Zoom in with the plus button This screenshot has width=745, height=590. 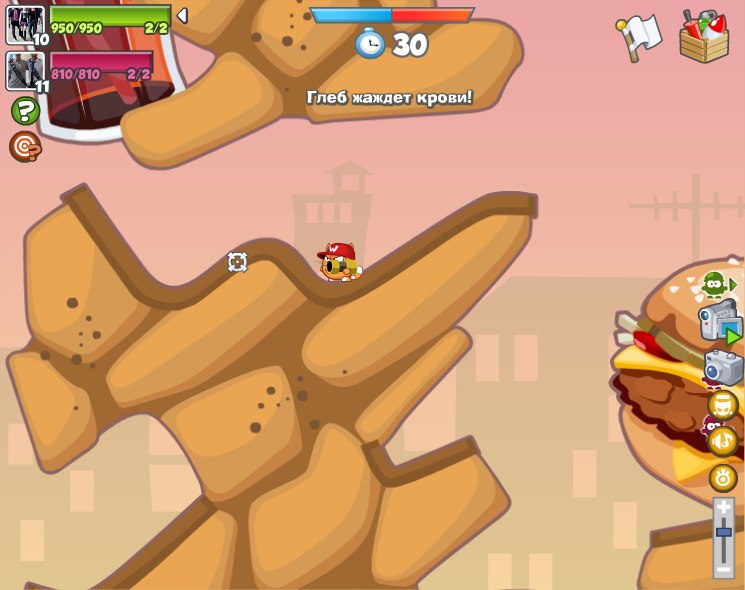(723, 508)
